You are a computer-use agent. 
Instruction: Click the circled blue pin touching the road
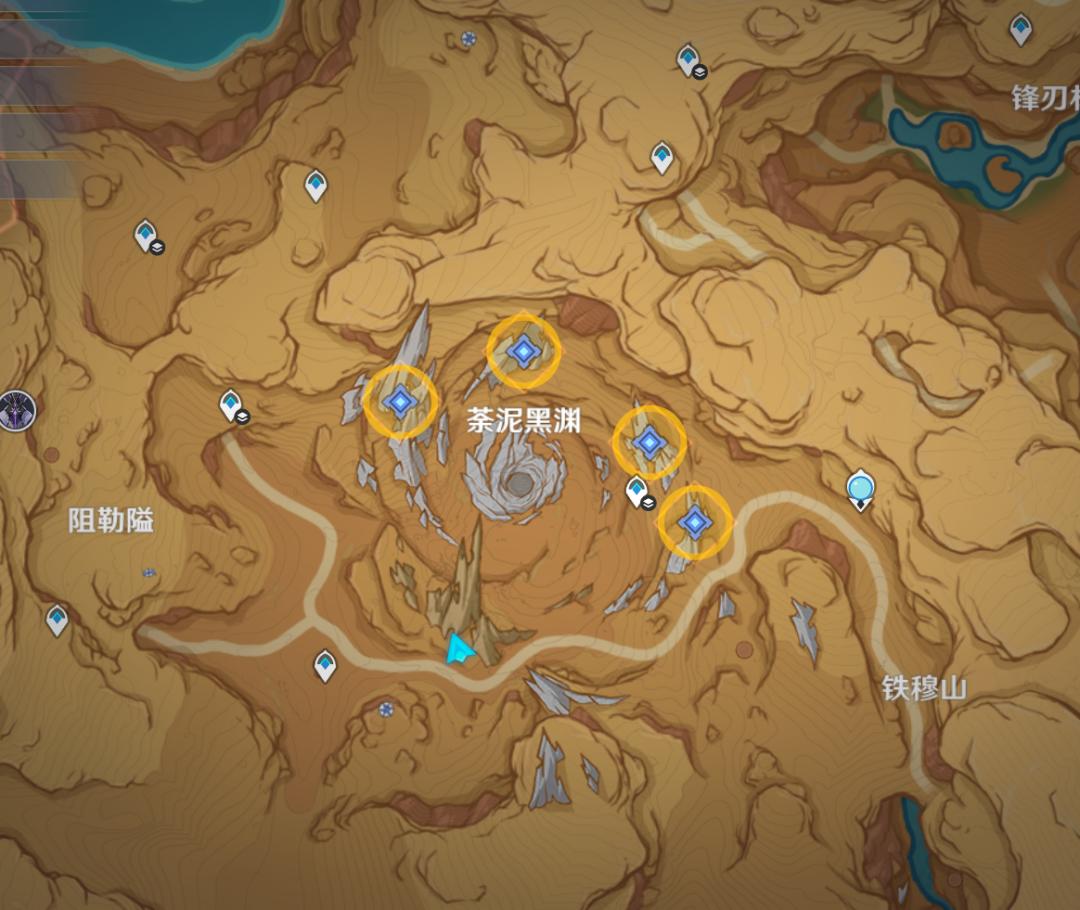[x=694, y=521]
